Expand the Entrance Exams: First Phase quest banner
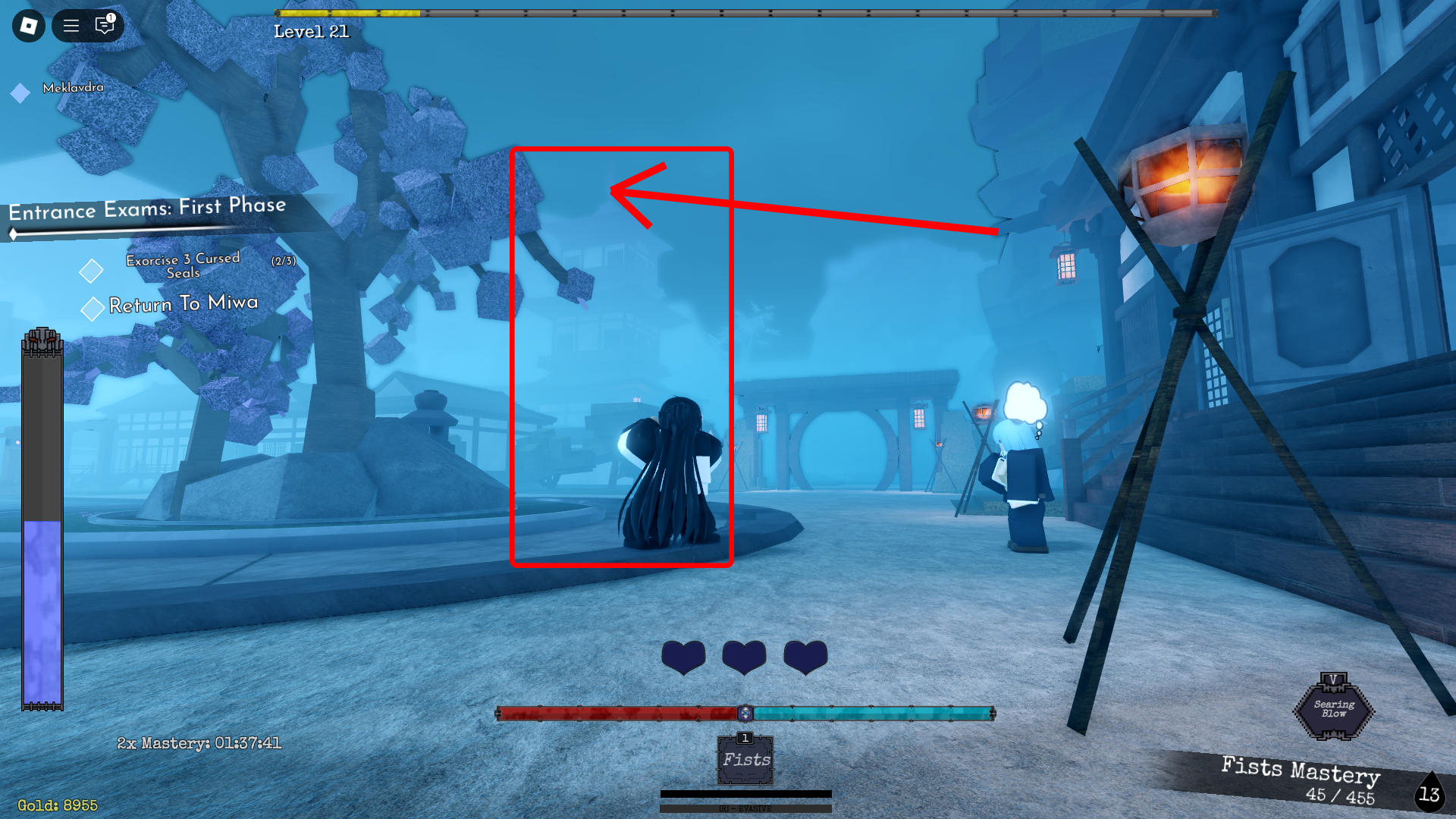This screenshot has height=819, width=1456. click(148, 211)
